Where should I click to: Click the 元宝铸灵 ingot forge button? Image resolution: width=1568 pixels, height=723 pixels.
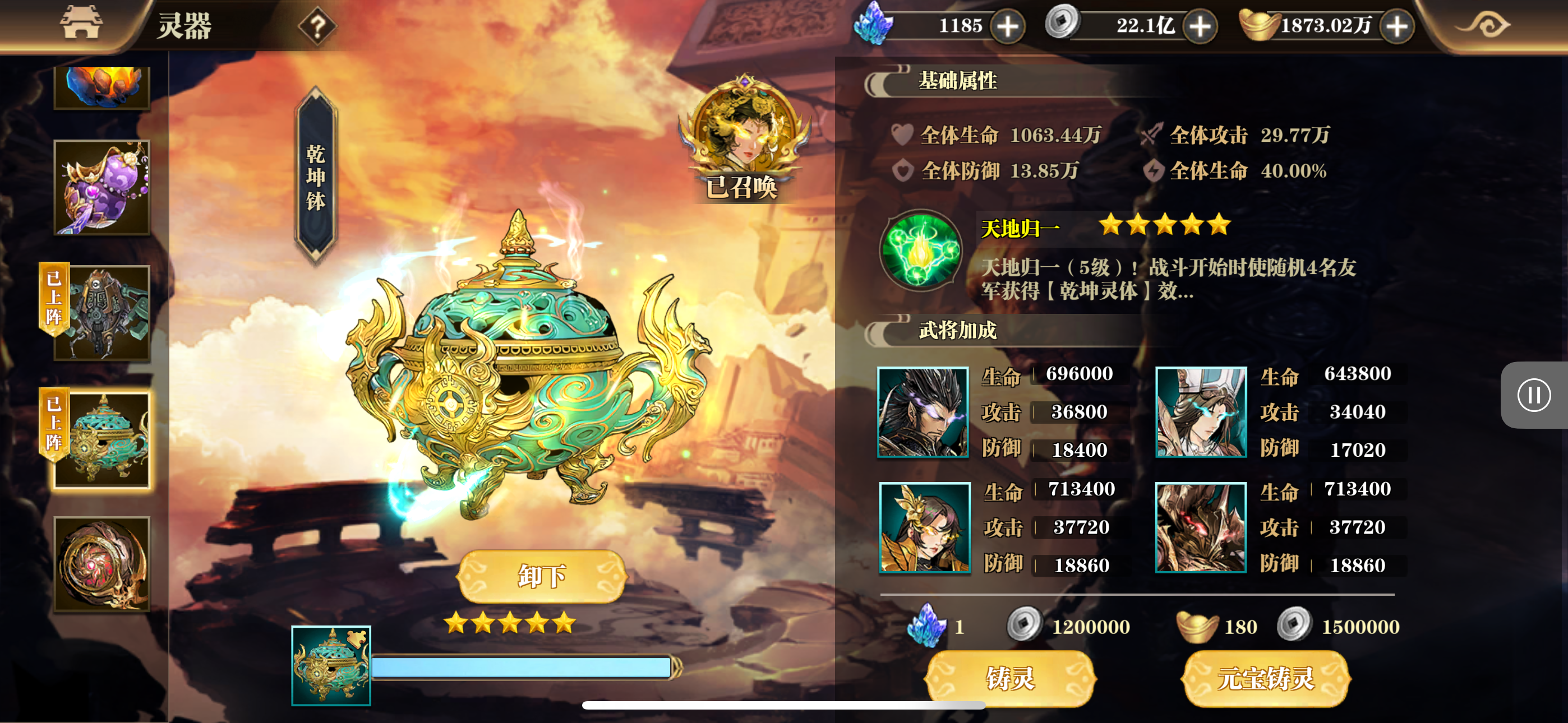tap(1266, 678)
